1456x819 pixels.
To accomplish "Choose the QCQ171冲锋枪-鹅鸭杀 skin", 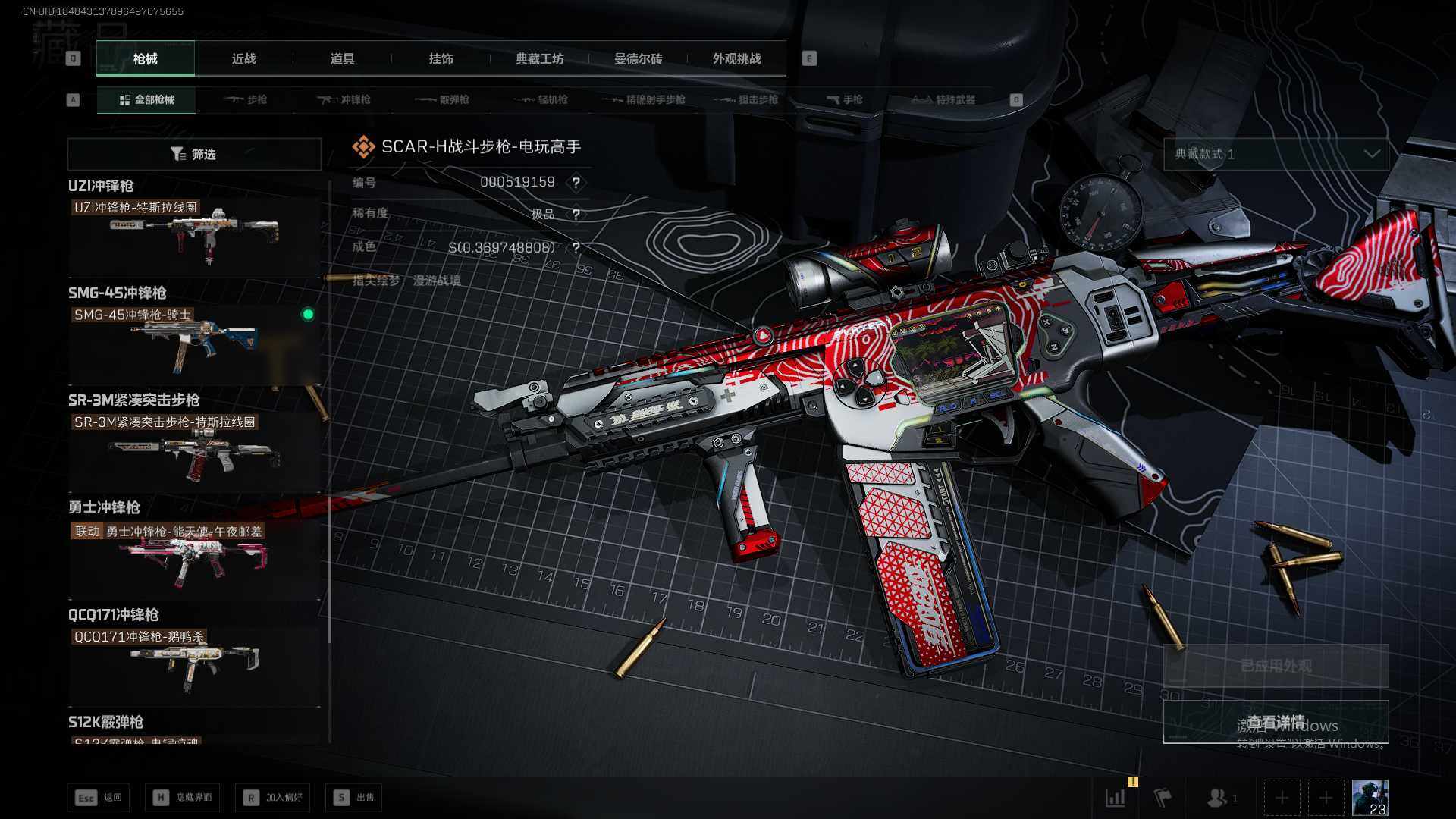I will (194, 664).
